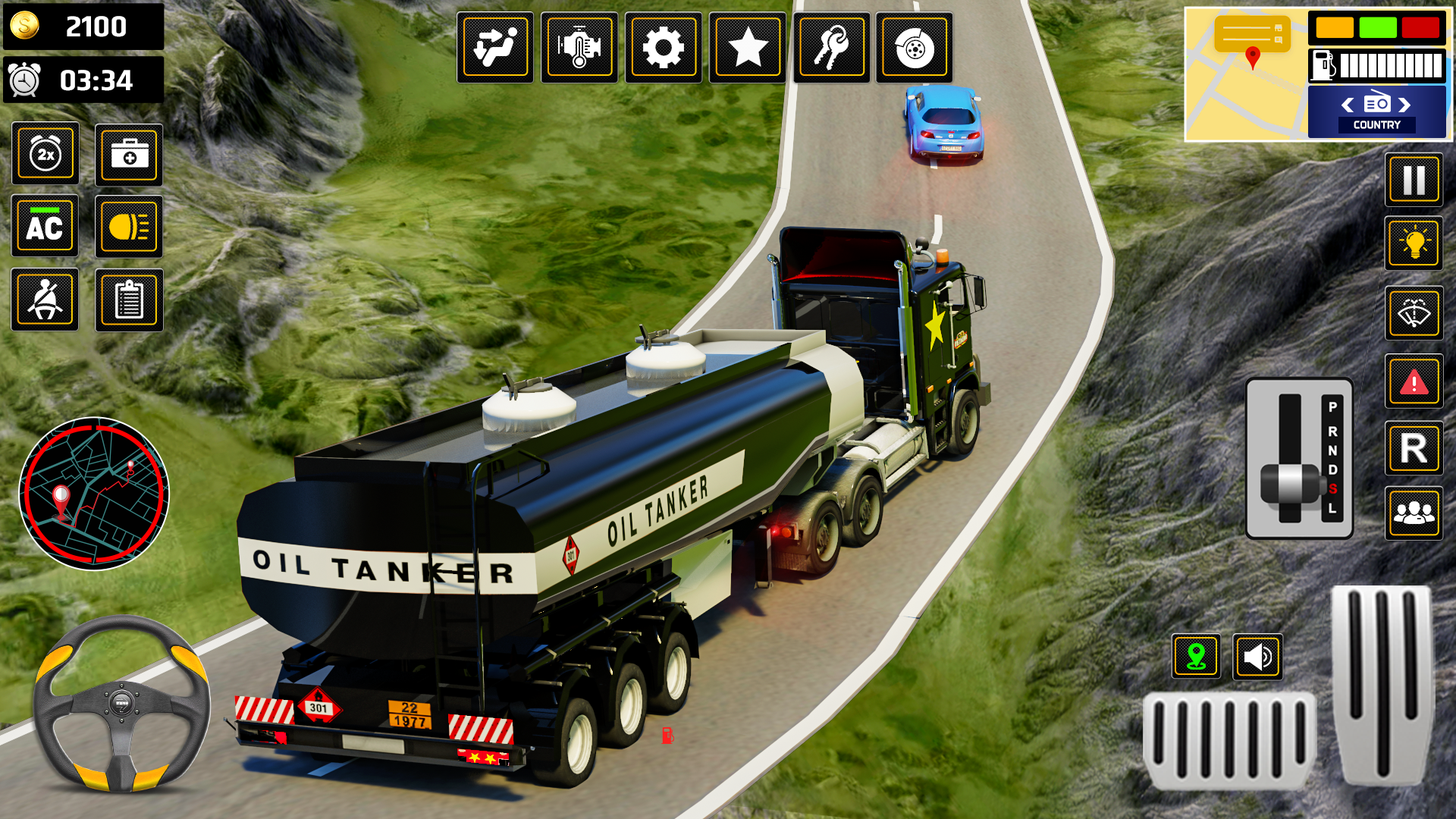Toggle the AC button

coord(45,226)
